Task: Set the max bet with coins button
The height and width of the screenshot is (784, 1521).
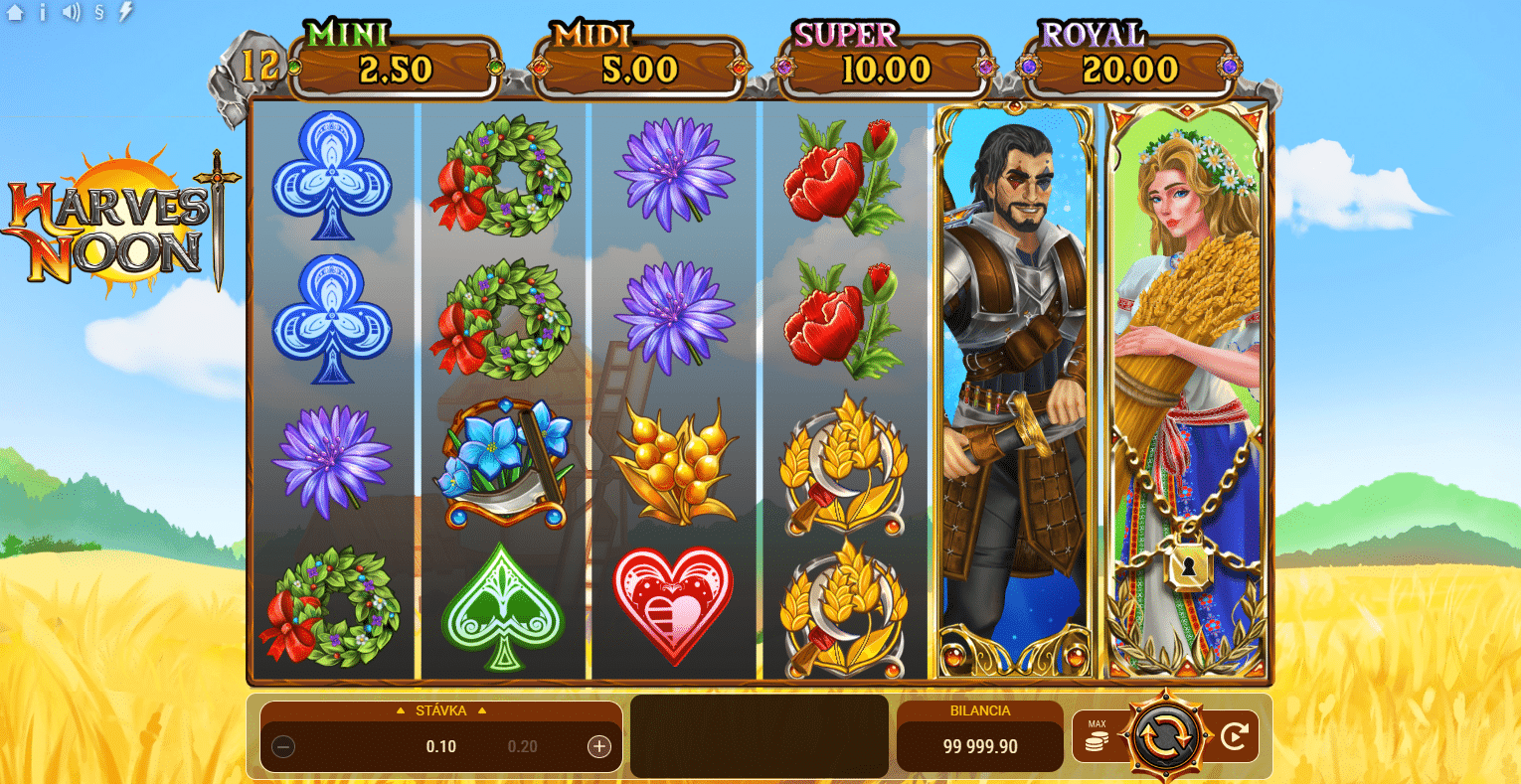Action: point(1097,736)
